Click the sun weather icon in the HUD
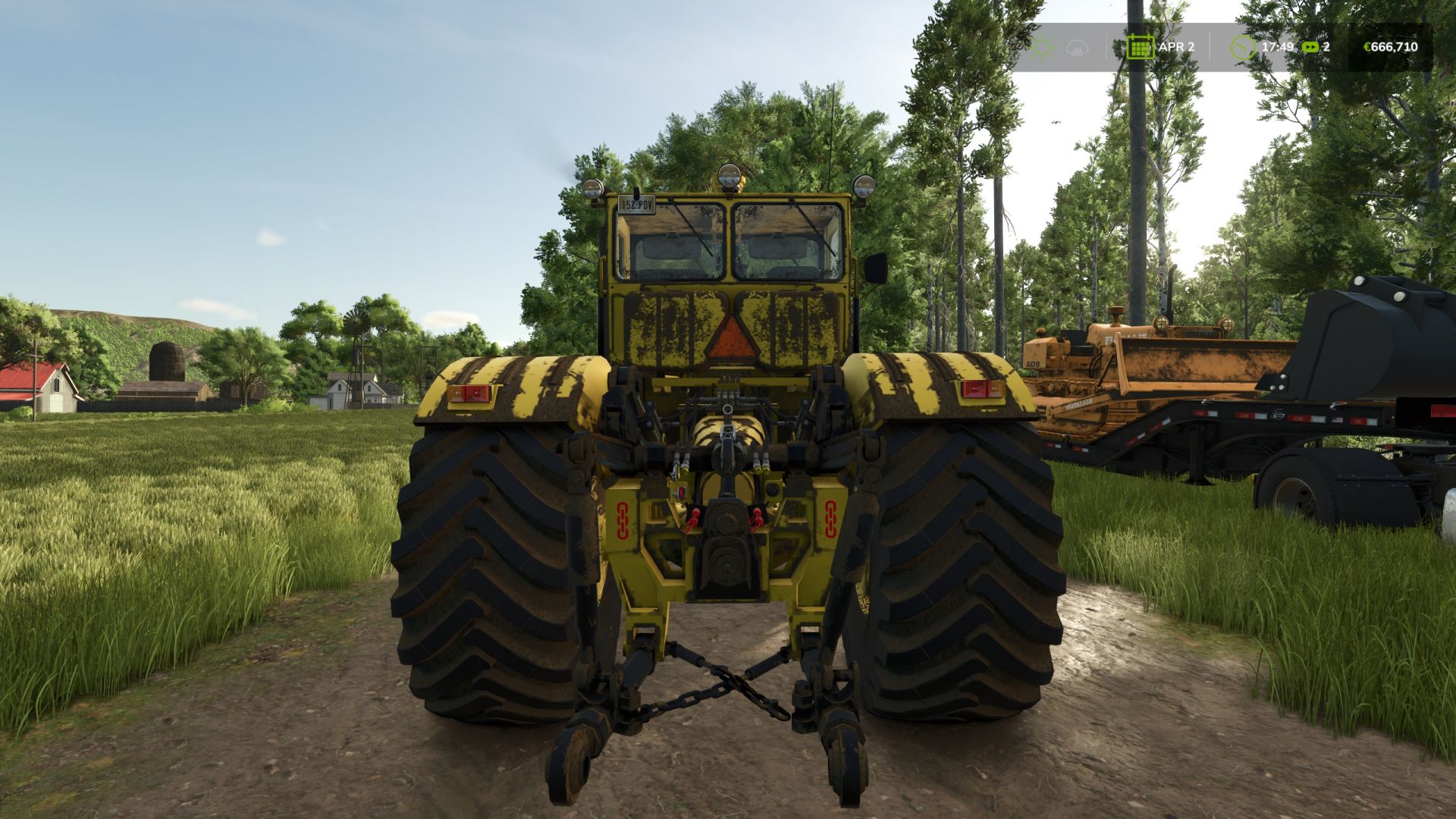The height and width of the screenshot is (819, 1456). (x=1043, y=48)
